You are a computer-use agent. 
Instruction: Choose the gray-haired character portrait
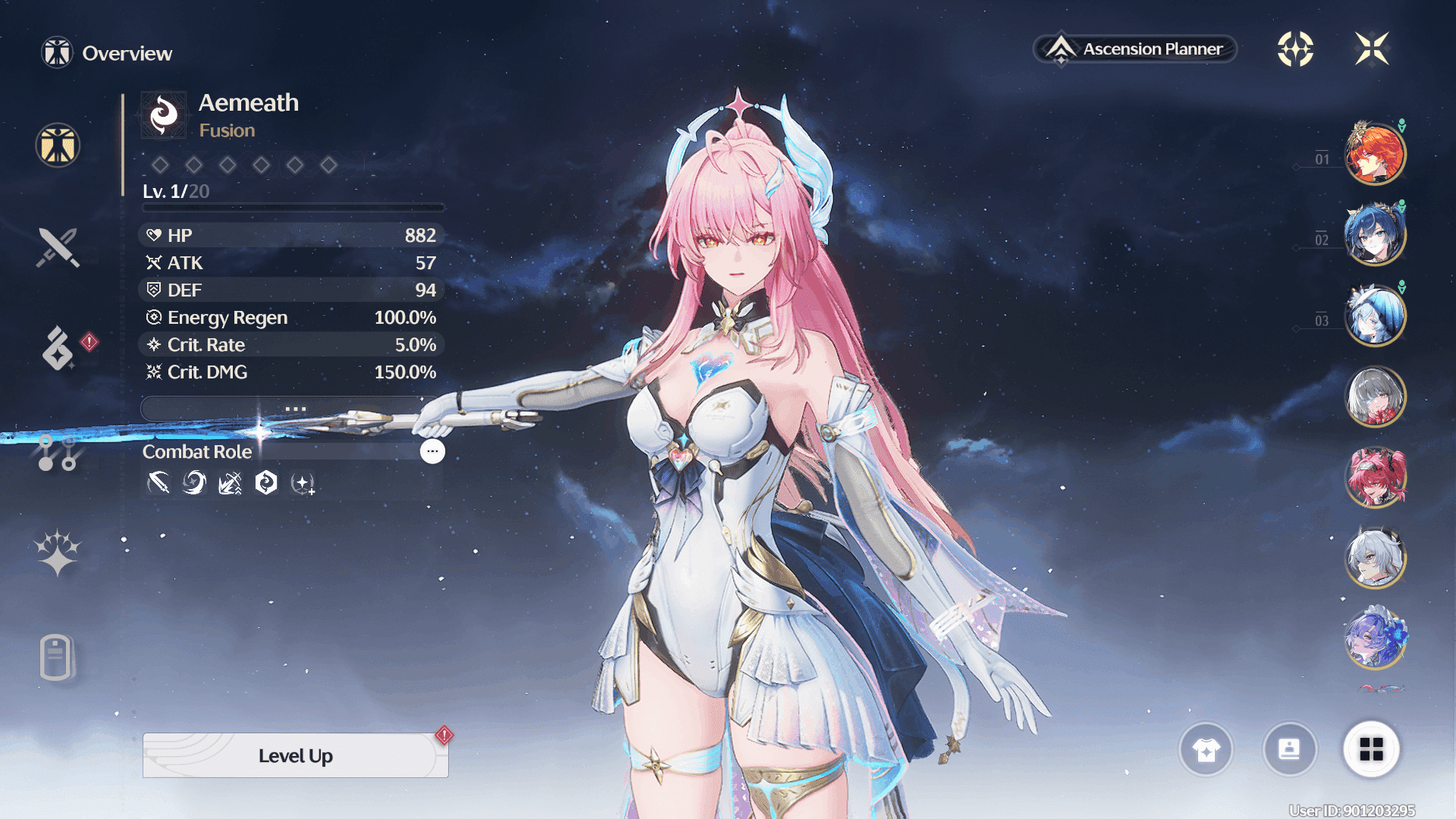[x=1374, y=397]
